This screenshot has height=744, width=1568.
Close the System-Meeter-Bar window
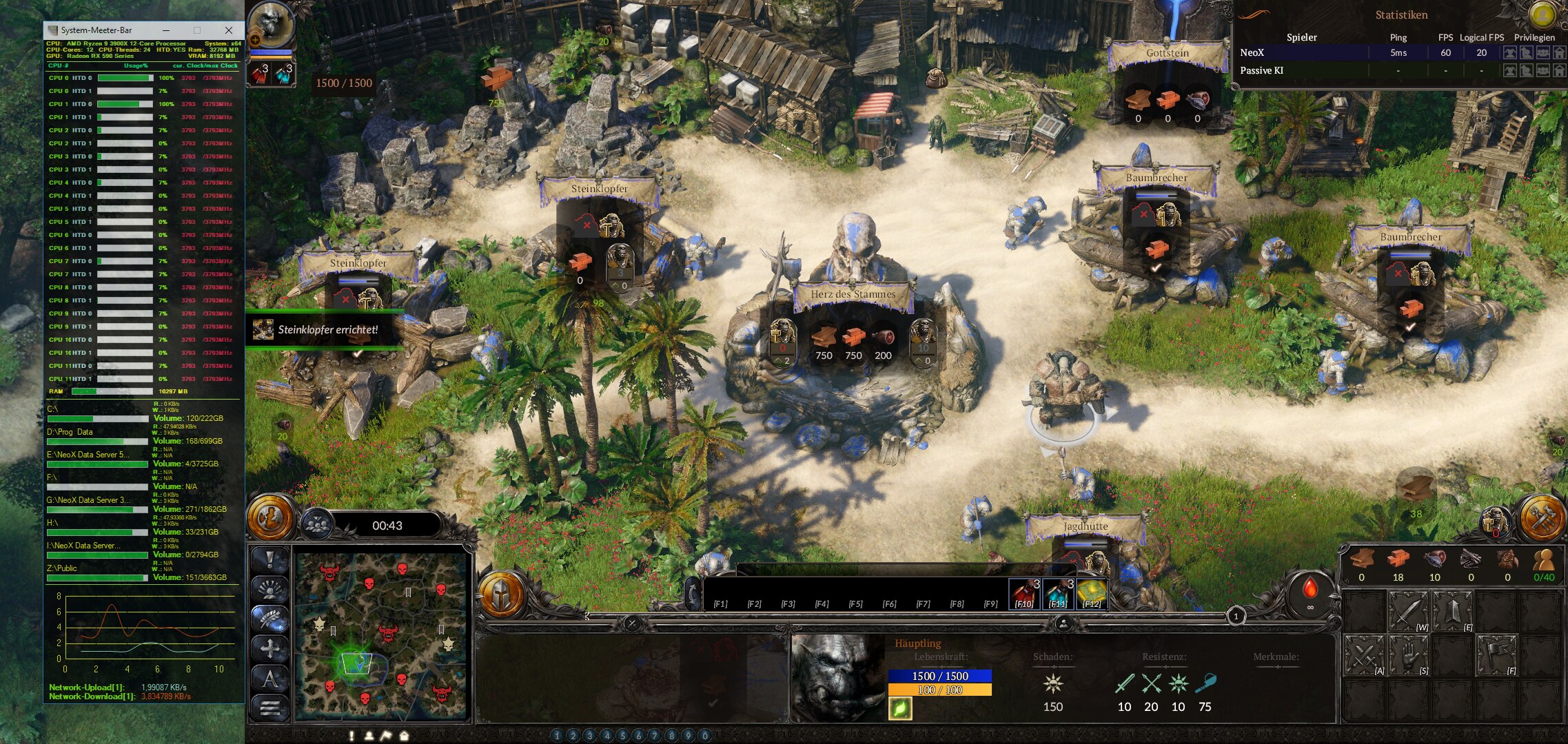(x=229, y=30)
